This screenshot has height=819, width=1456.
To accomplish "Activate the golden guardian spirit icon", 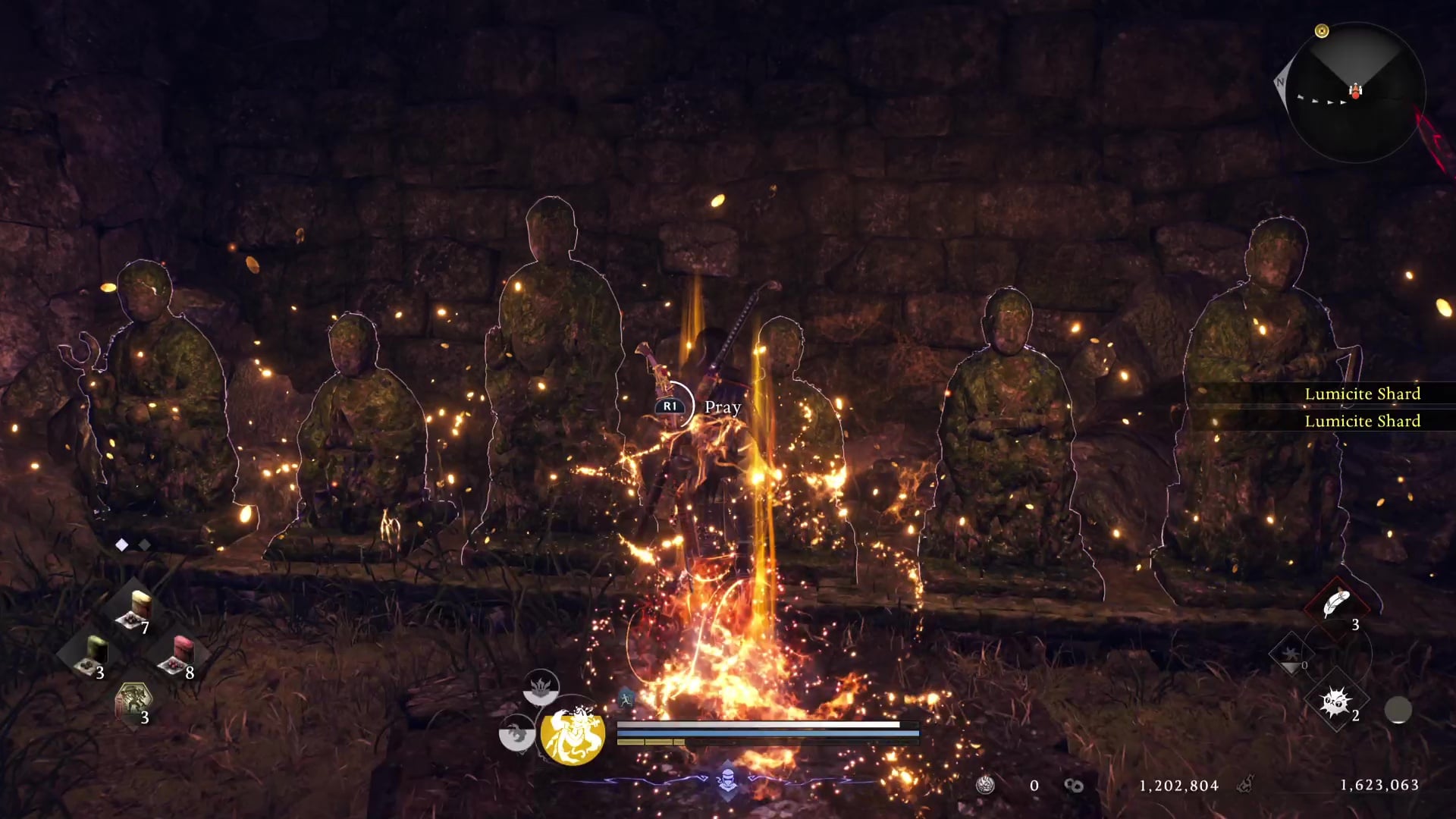I will pos(573,734).
